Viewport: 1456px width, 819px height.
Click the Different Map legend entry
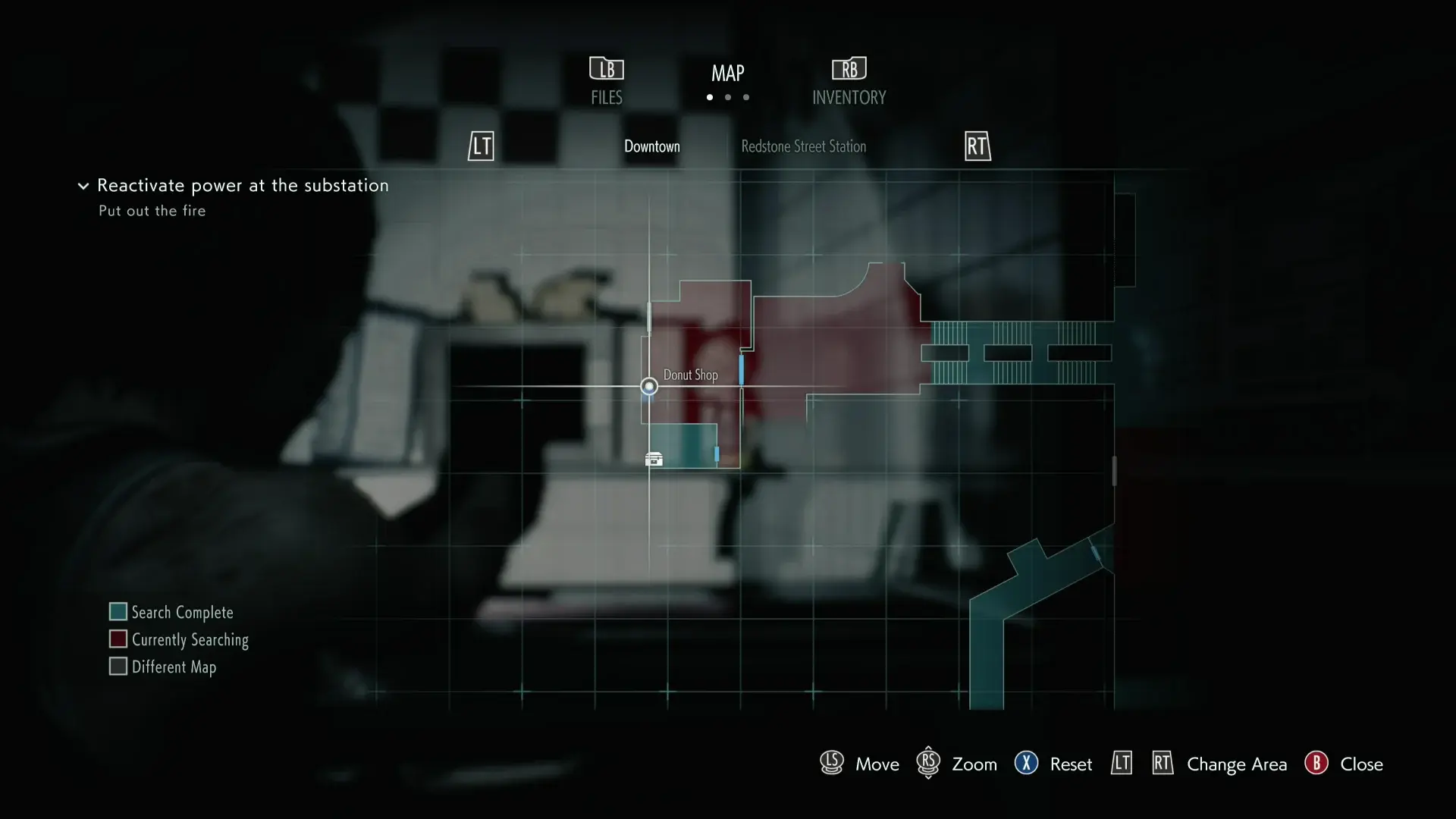(x=163, y=667)
